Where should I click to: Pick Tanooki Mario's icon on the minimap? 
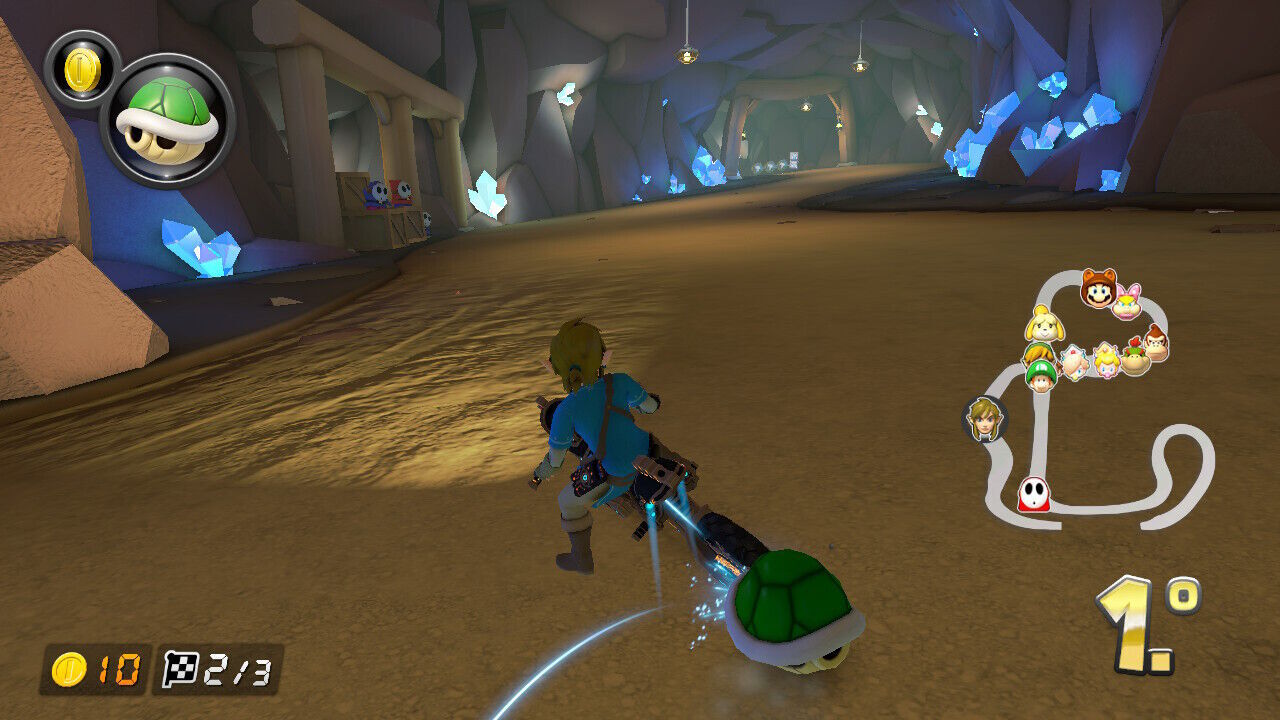[1098, 289]
